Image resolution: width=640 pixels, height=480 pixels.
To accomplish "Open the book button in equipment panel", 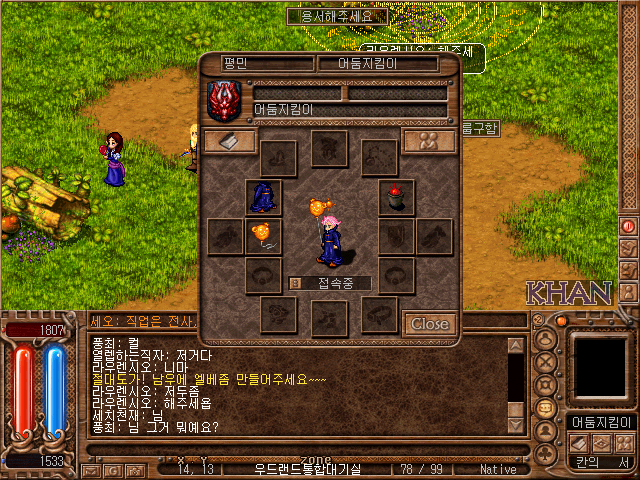I will point(229,141).
